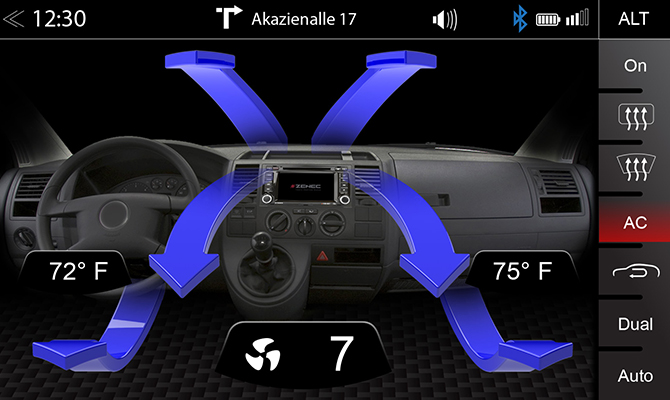This screenshot has height=400, width=670.
Task: Toggle the climate On button
Action: tap(634, 66)
